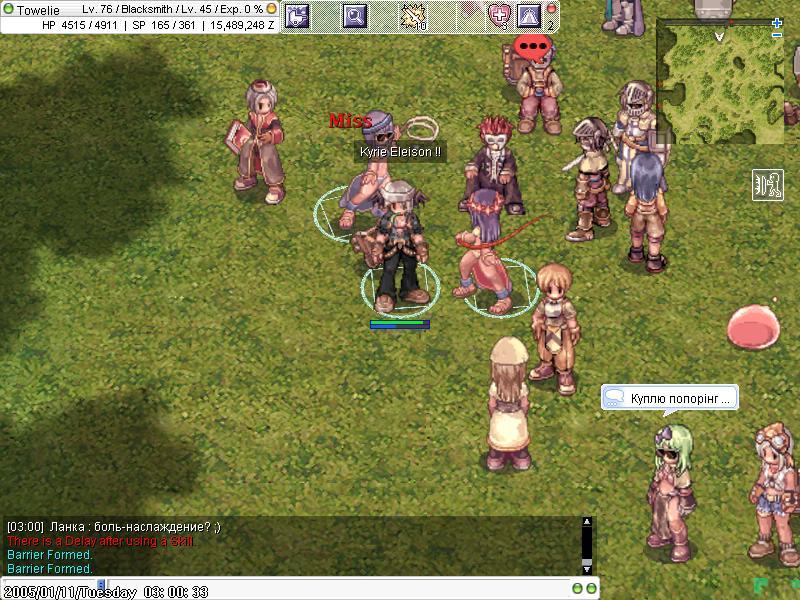Image resolution: width=800 pixels, height=600 pixels.
Task: Click the party status icon below minimap
Action: pyautogui.click(x=767, y=185)
